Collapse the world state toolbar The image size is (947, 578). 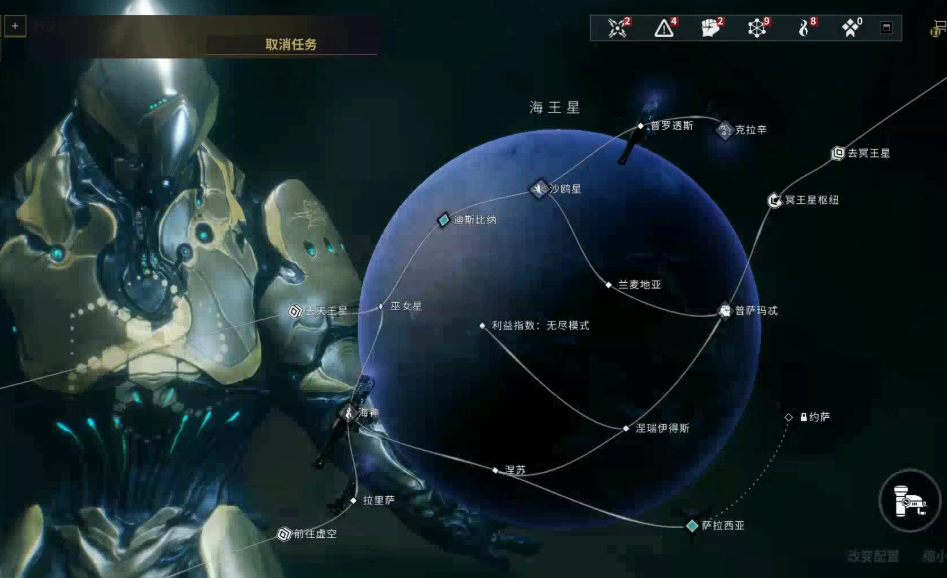[x=886, y=28]
